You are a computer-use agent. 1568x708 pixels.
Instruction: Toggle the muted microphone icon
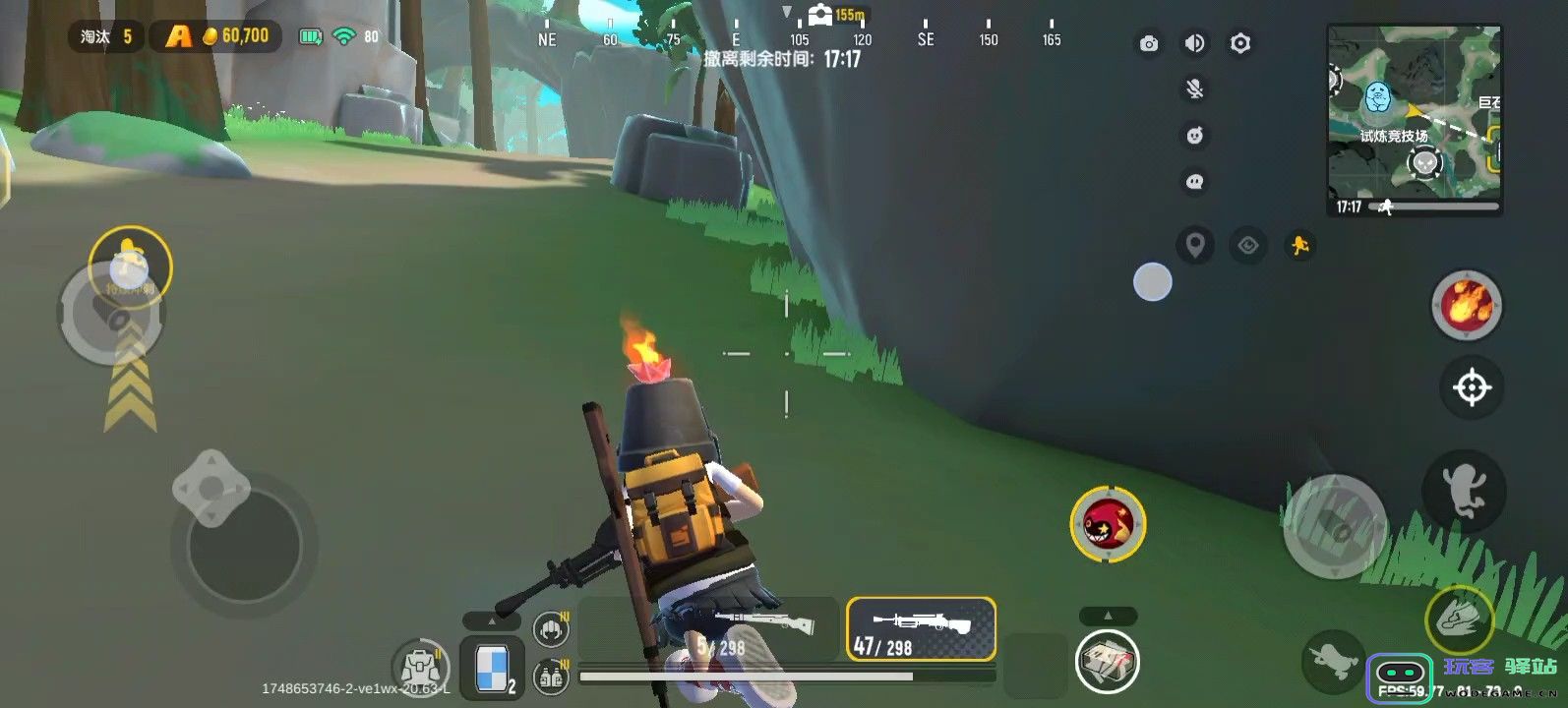pyautogui.click(x=1194, y=89)
